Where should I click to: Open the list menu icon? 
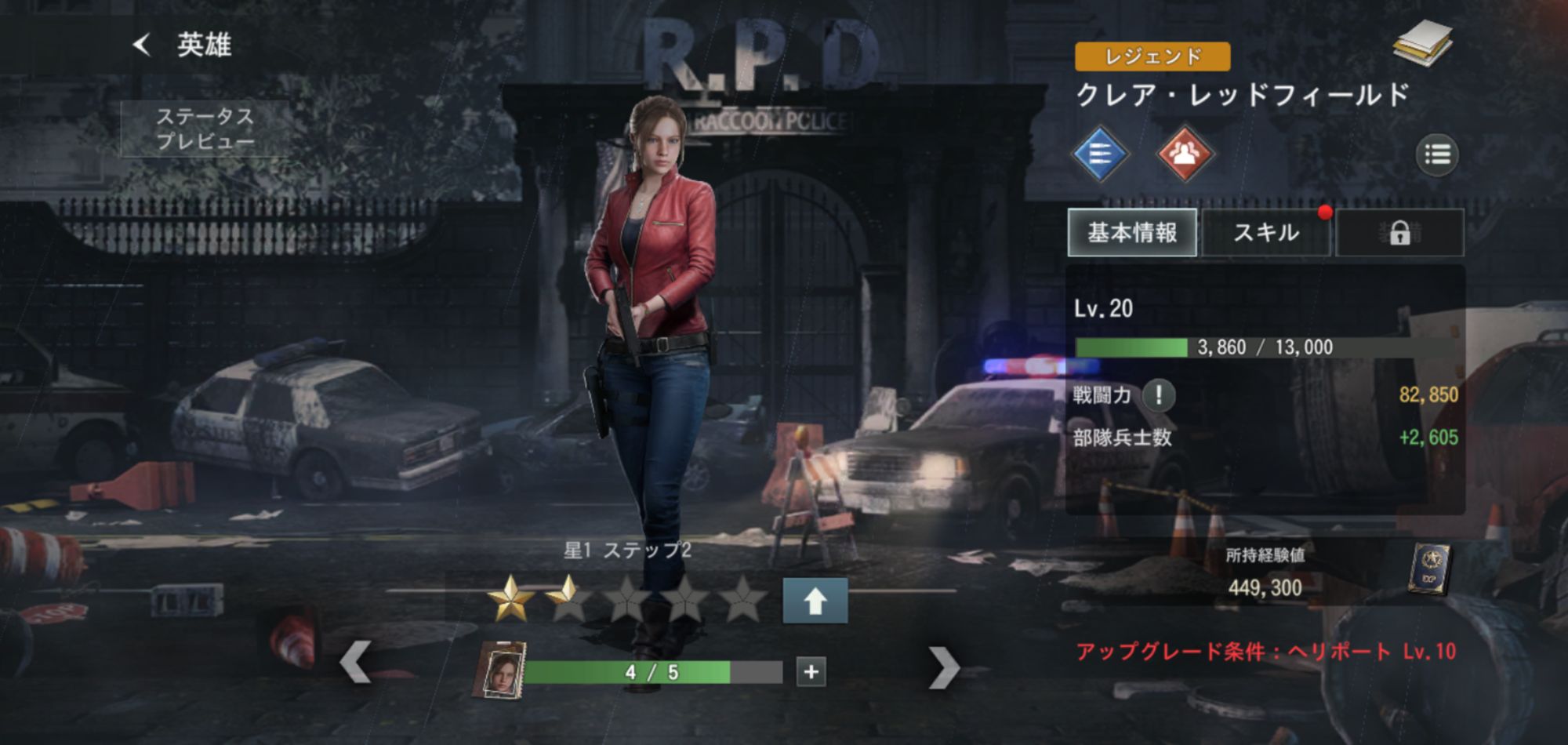tap(1436, 154)
